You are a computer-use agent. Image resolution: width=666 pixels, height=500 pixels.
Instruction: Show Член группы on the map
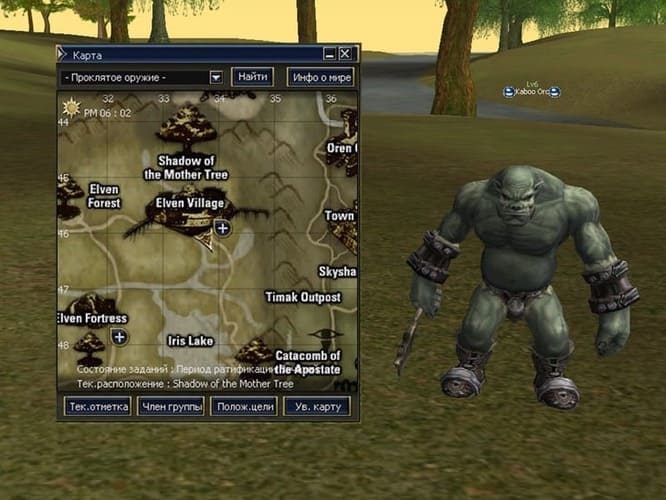(171, 406)
